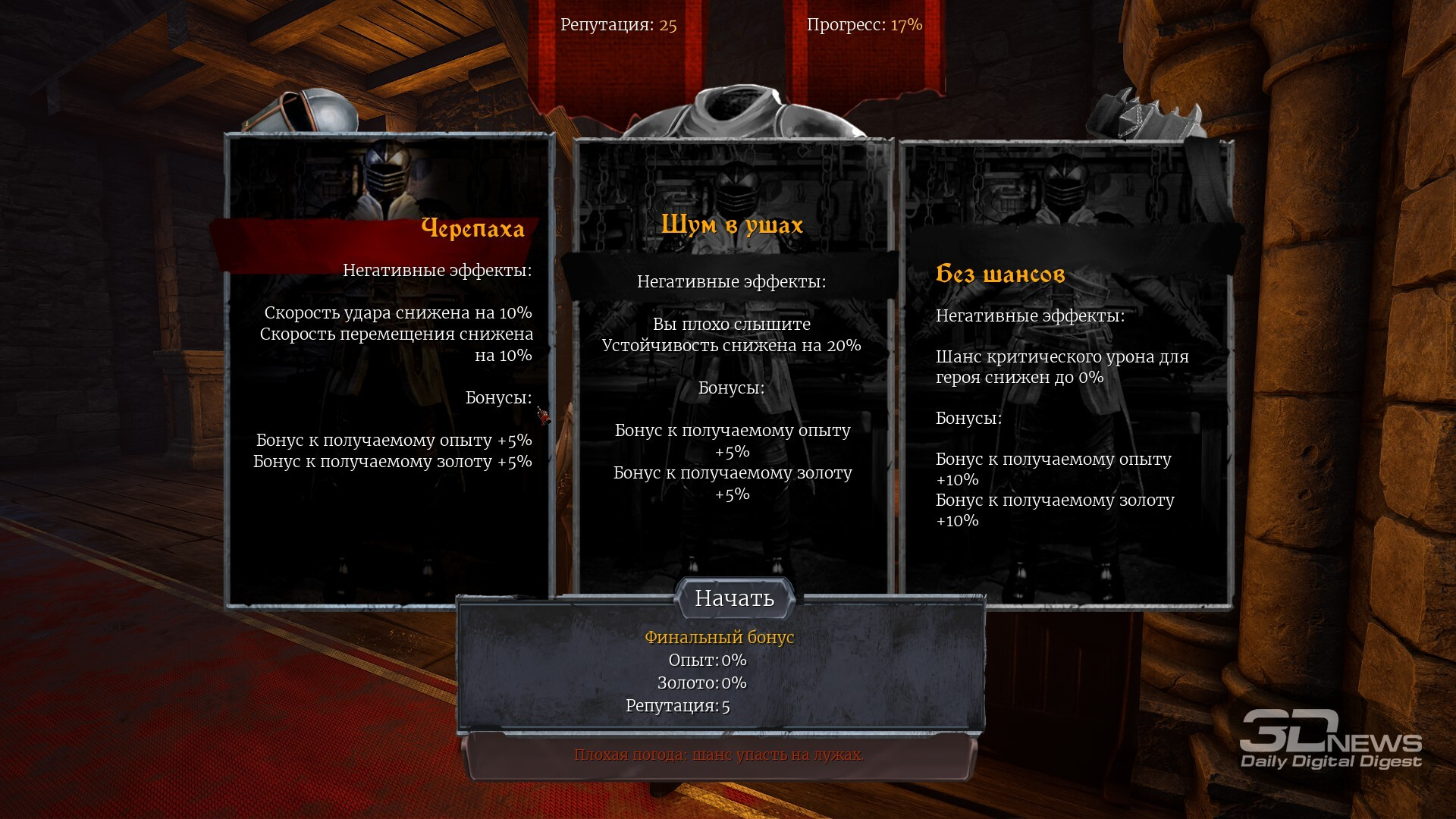Pick the Без шансов challenge card
1456x819 pixels.
tap(1065, 372)
